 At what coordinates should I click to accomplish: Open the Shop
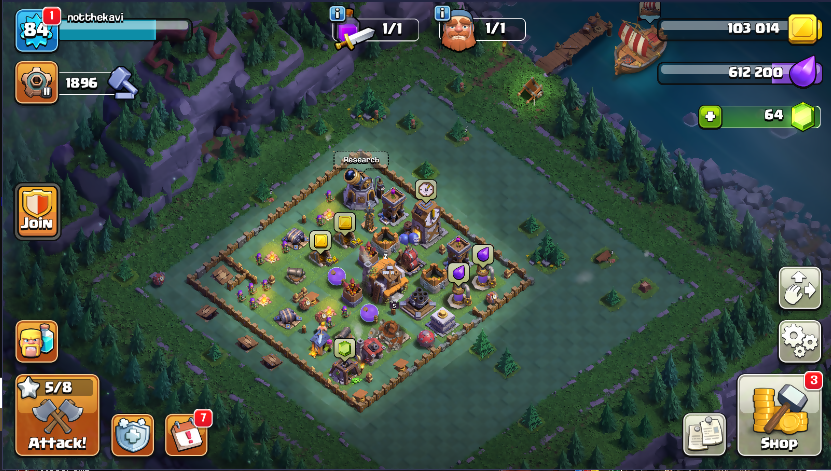tap(778, 416)
